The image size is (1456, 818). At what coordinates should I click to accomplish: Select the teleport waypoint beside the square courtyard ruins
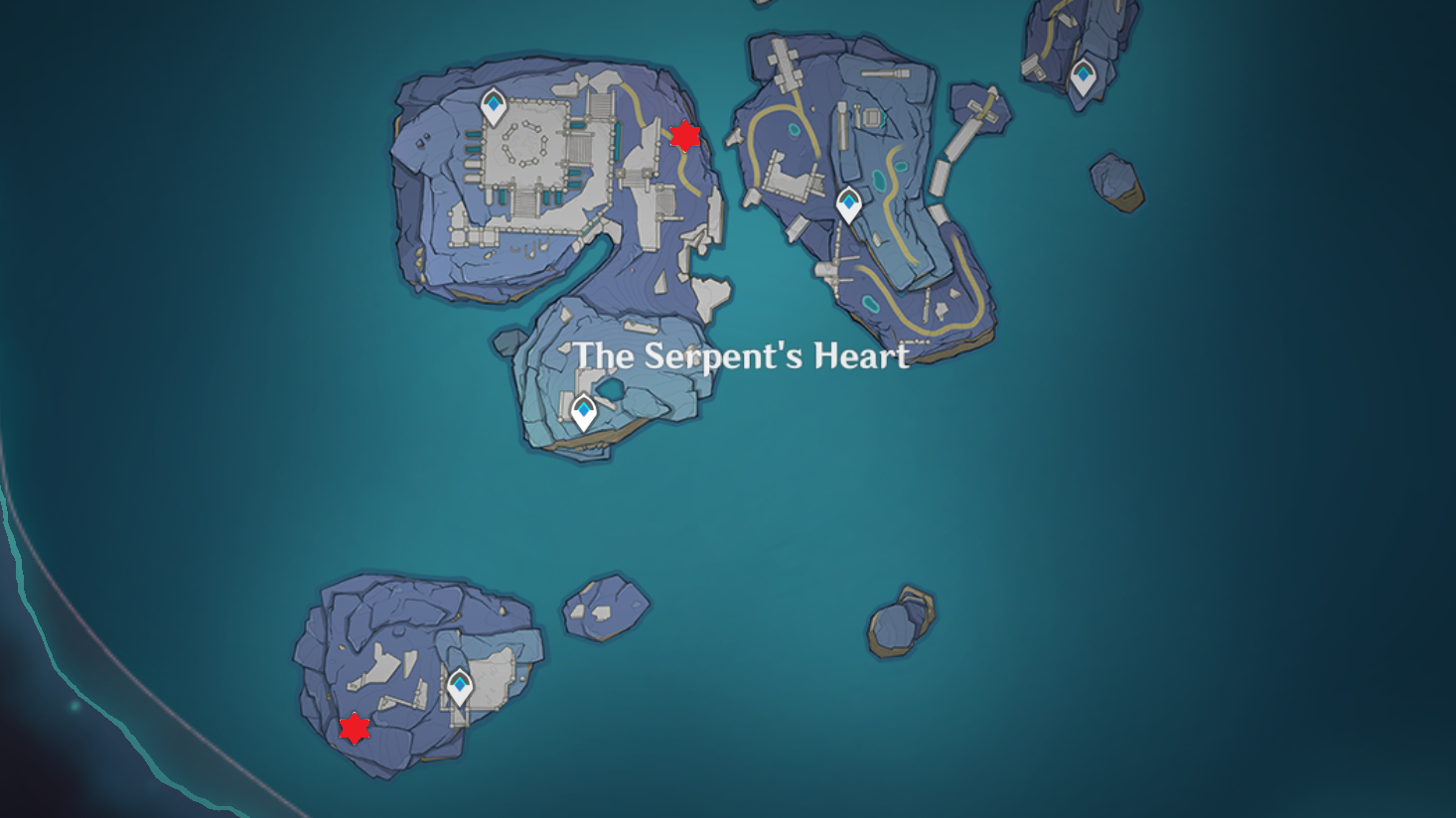(x=494, y=106)
